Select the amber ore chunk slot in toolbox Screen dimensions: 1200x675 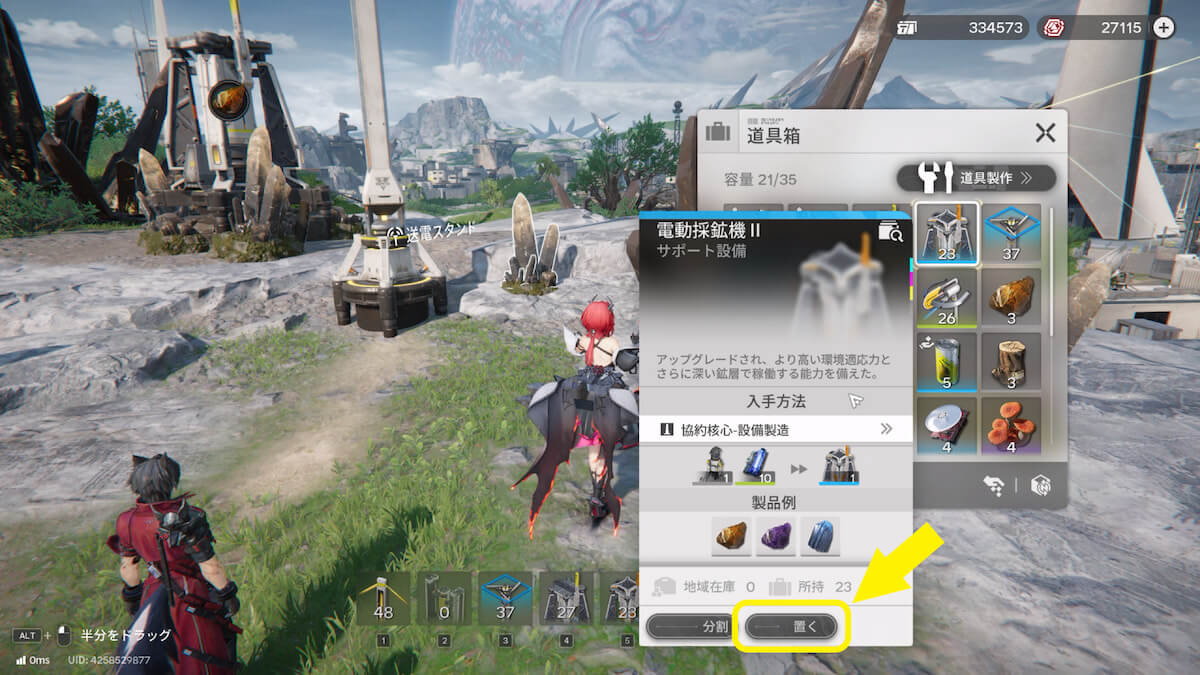click(x=1011, y=299)
